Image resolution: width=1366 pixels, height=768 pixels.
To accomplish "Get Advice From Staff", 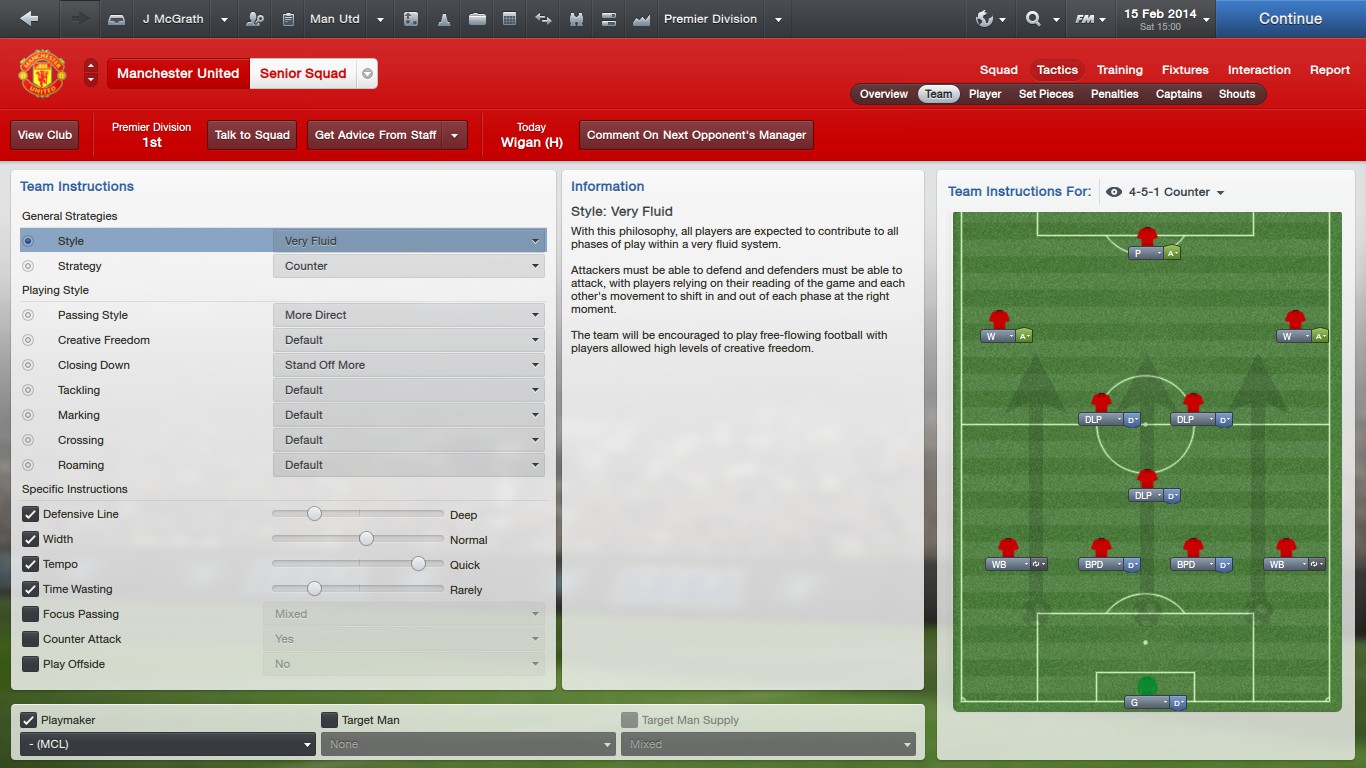I will pyautogui.click(x=375, y=135).
